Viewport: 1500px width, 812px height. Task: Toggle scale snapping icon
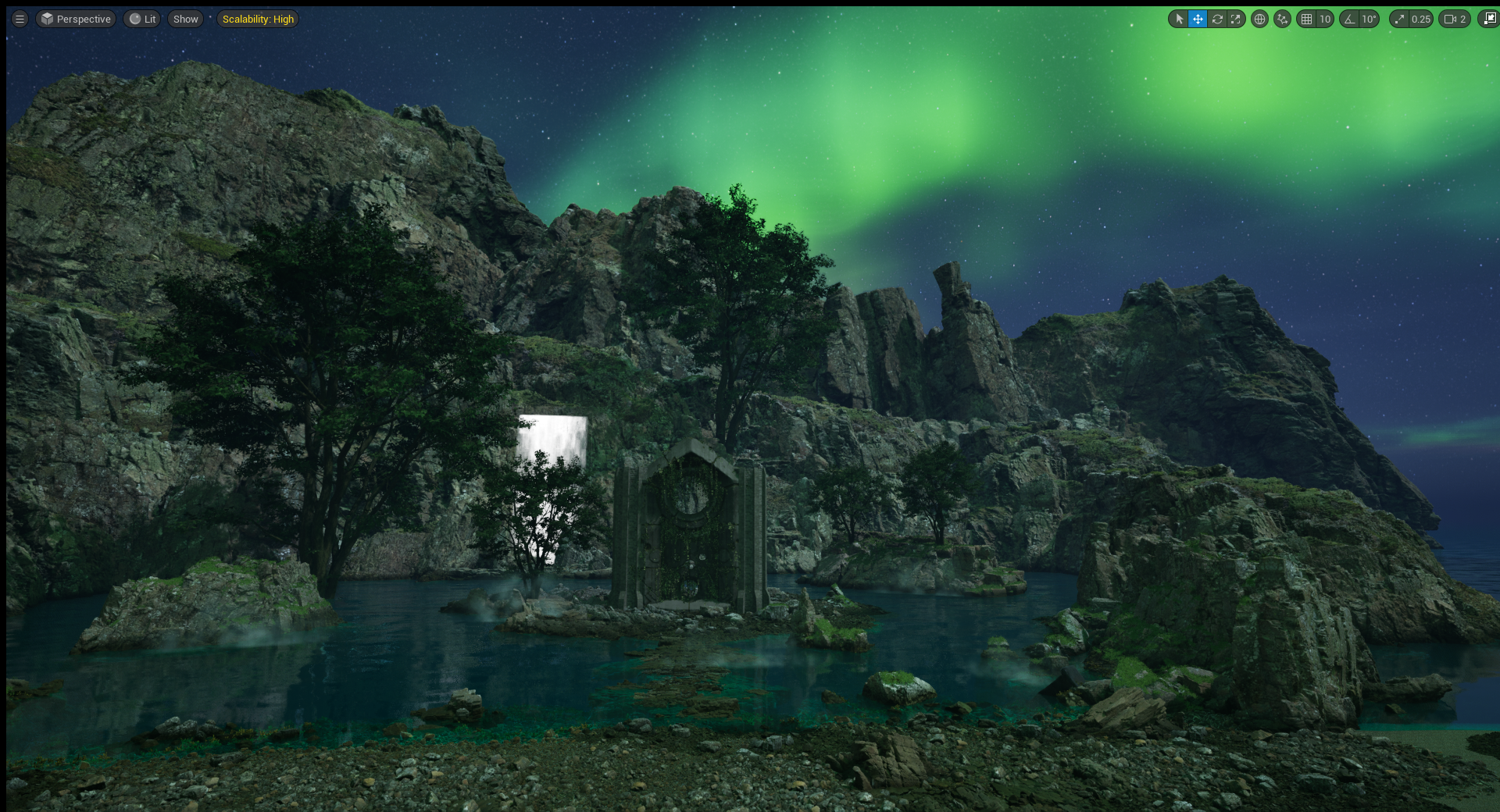point(1399,19)
